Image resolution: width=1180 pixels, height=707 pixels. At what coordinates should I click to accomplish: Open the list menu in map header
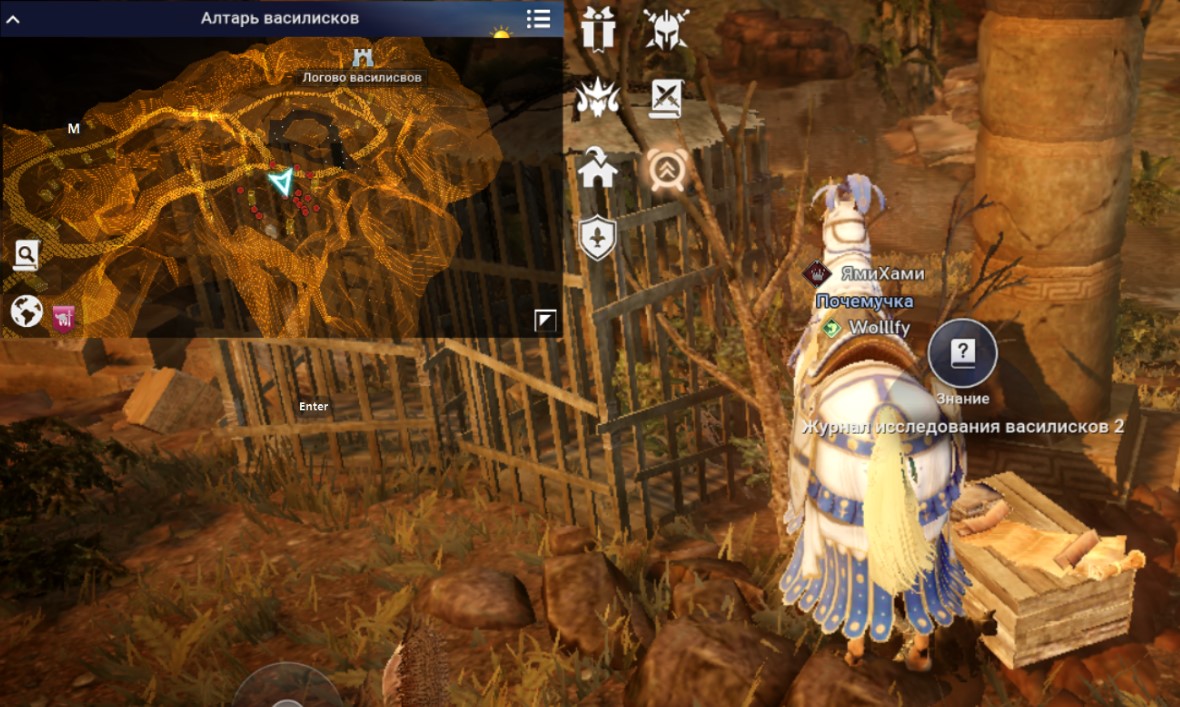[538, 18]
